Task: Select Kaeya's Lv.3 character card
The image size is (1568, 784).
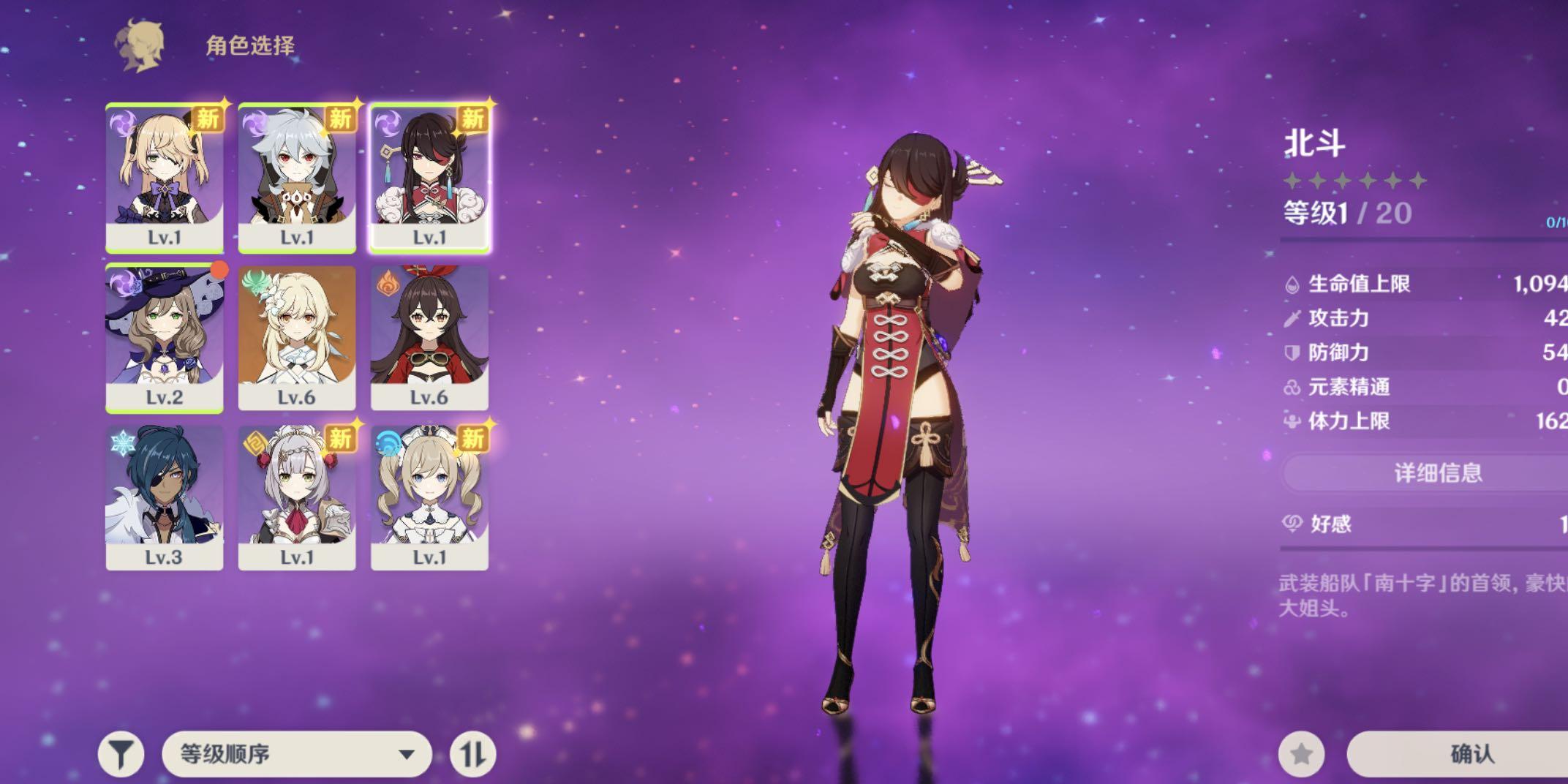Action: (x=165, y=498)
